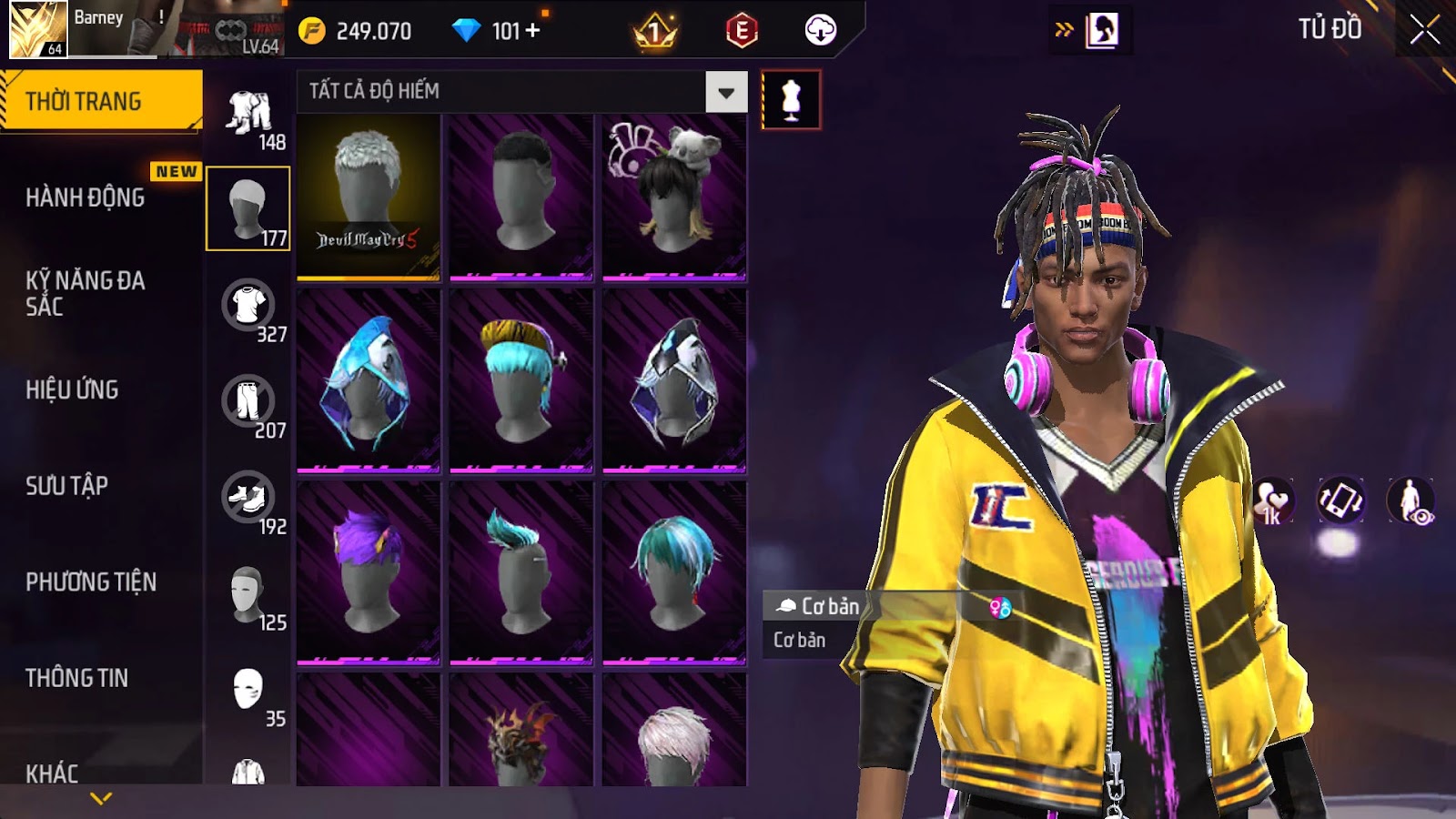
Task: Open the Tất Cả Độ Hiếm dropdown
Action: point(725,92)
